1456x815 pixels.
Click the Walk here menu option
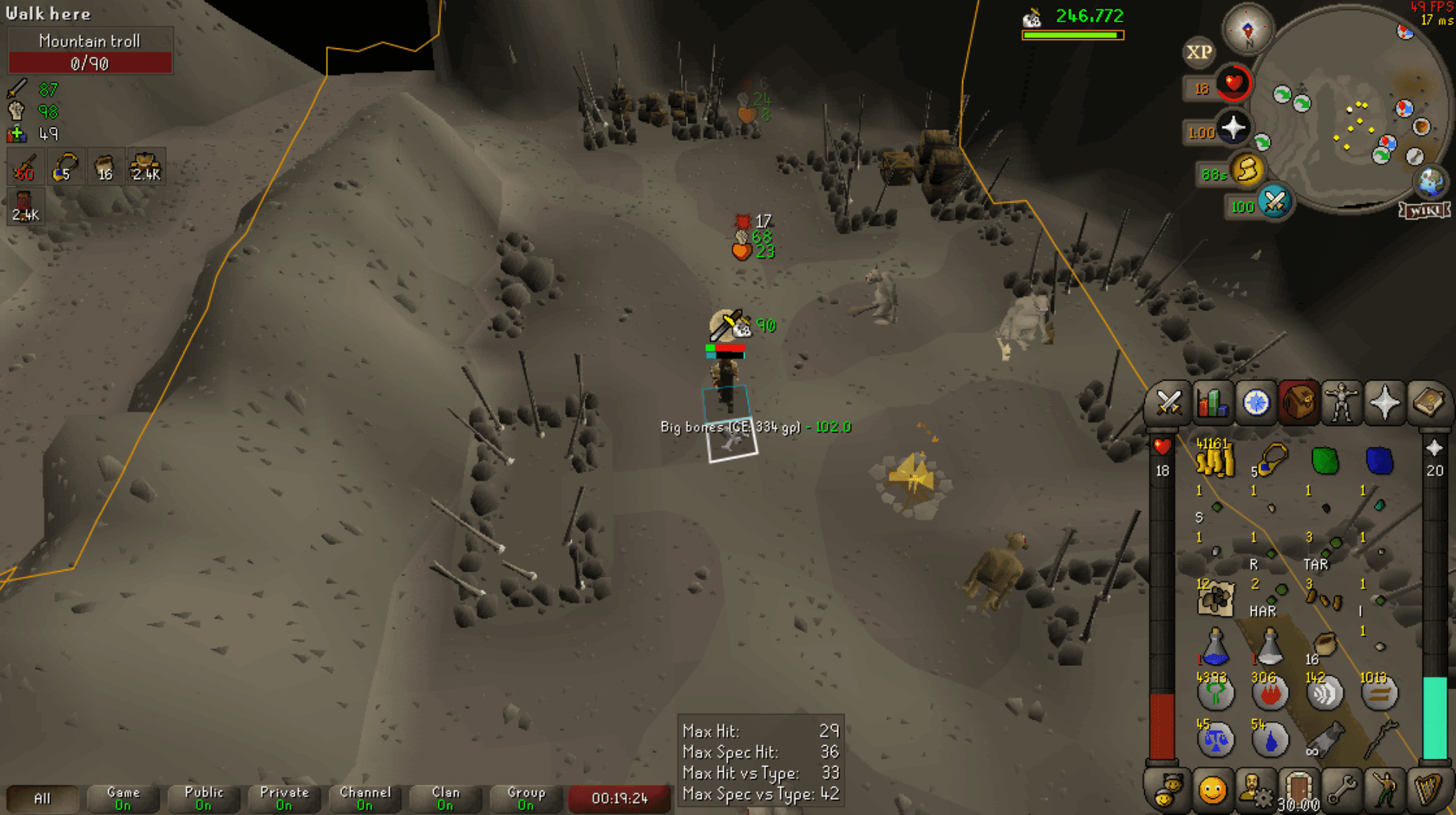click(48, 14)
